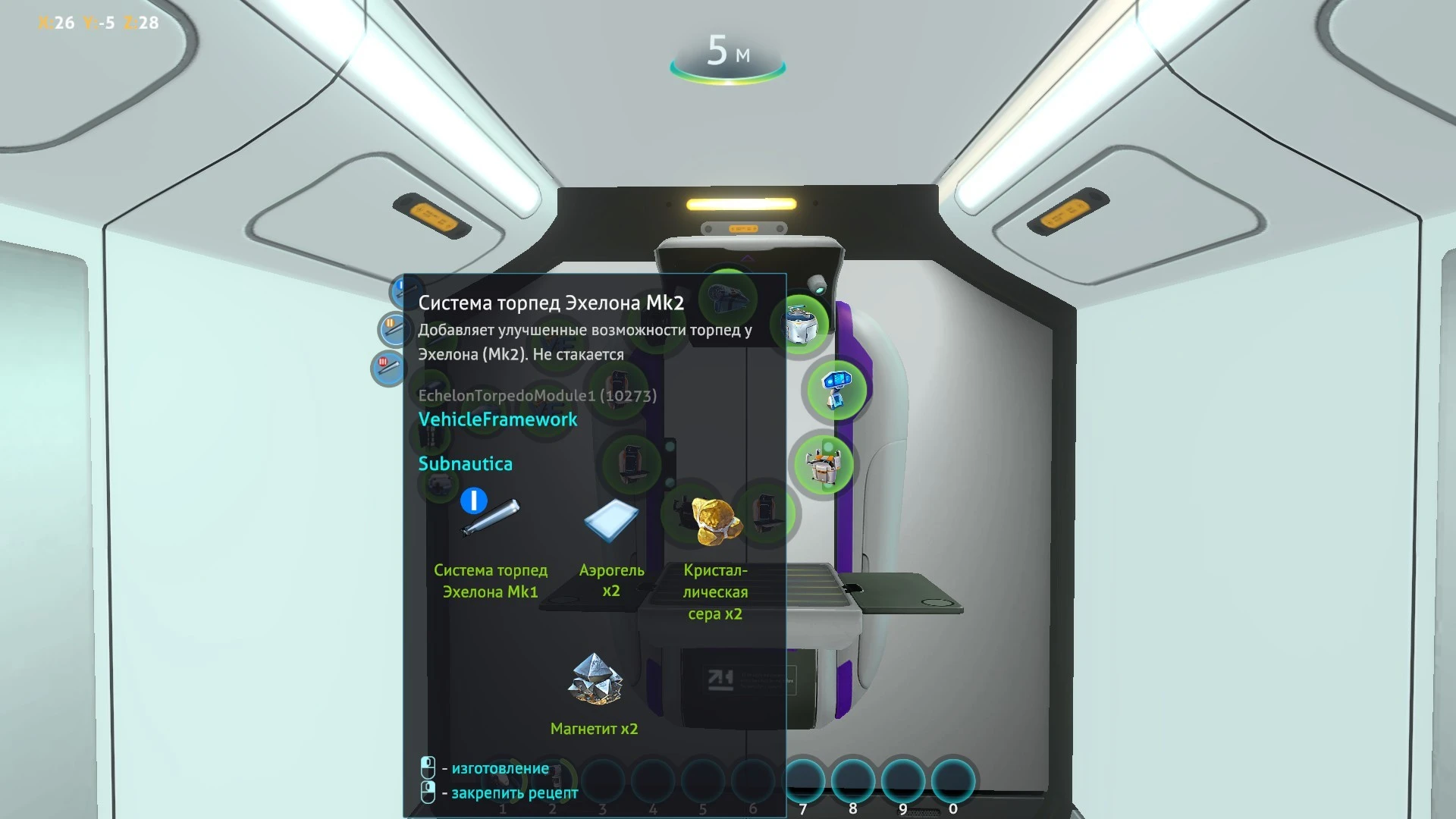Select the Система торпед Эхелона Mk1 ingredient icon
The width and height of the screenshot is (1456, 819).
click(x=491, y=514)
